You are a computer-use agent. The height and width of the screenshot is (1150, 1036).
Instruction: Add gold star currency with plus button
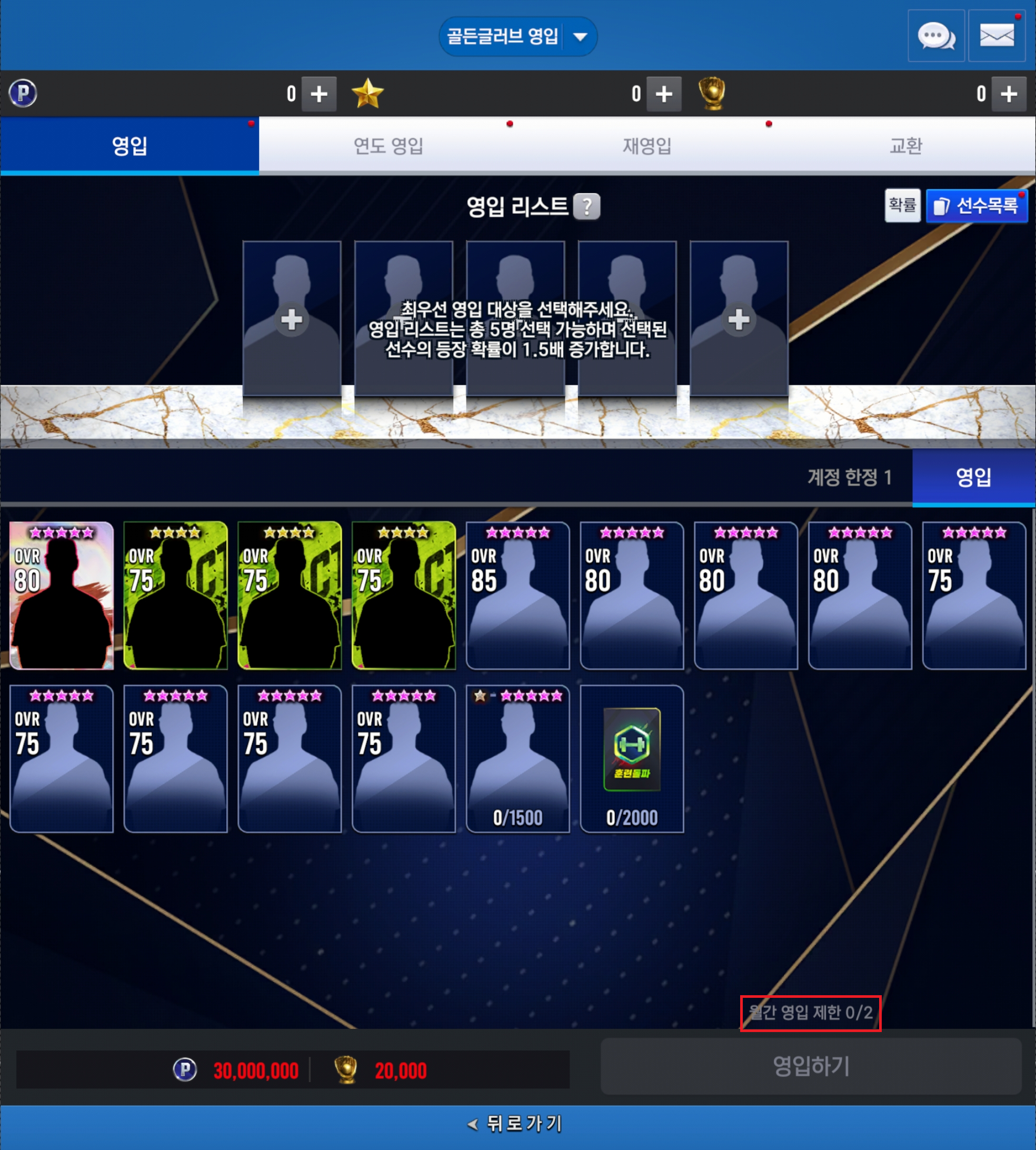tap(664, 94)
